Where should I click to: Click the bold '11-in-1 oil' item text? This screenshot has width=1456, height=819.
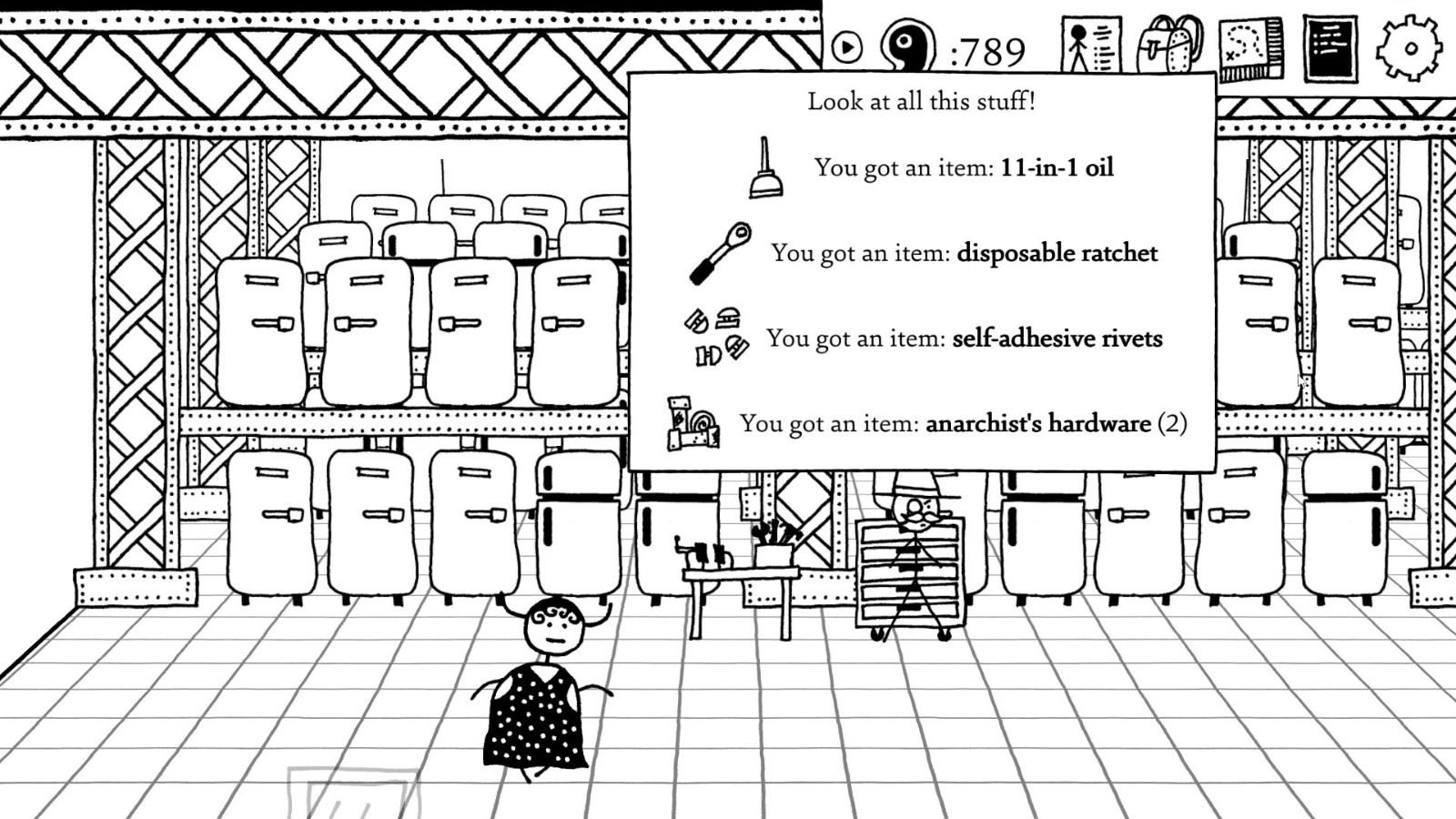(x=1056, y=167)
